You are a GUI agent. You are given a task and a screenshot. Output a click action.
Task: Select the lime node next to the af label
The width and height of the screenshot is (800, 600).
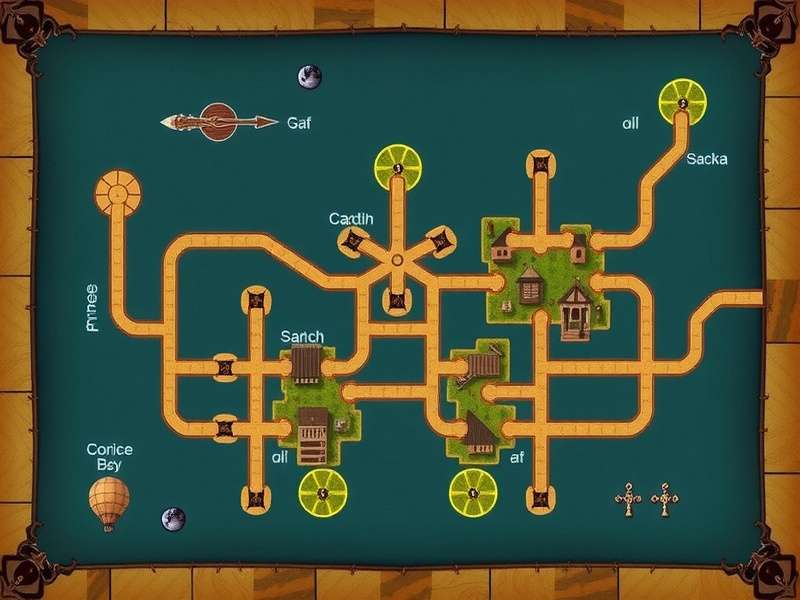[472, 493]
